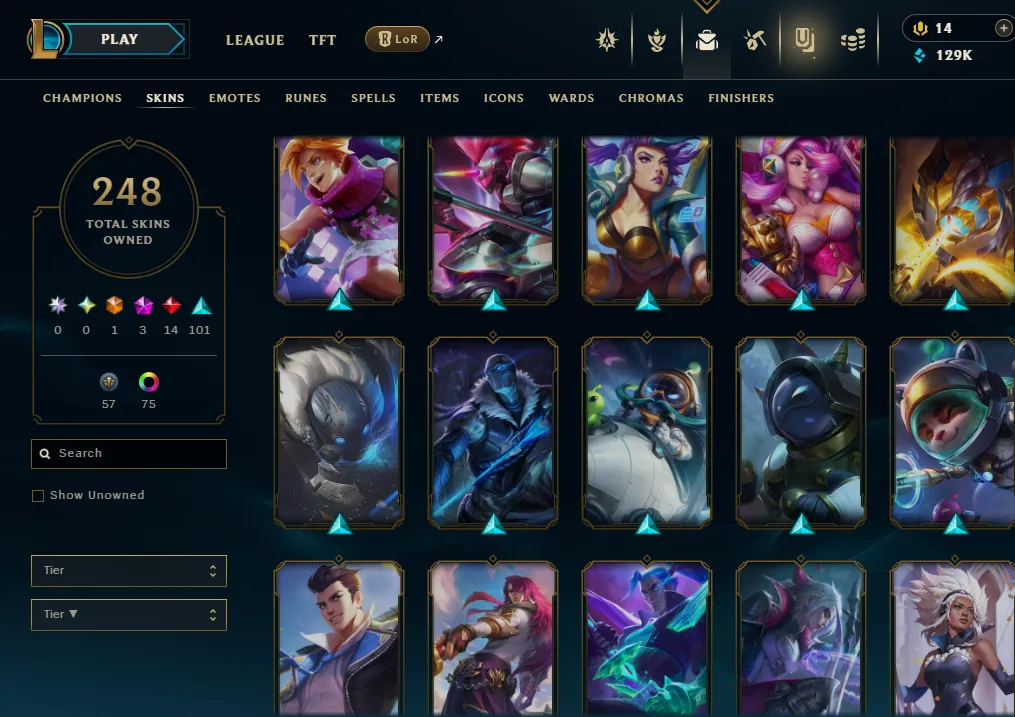Open the LEAGUE section

pos(255,40)
